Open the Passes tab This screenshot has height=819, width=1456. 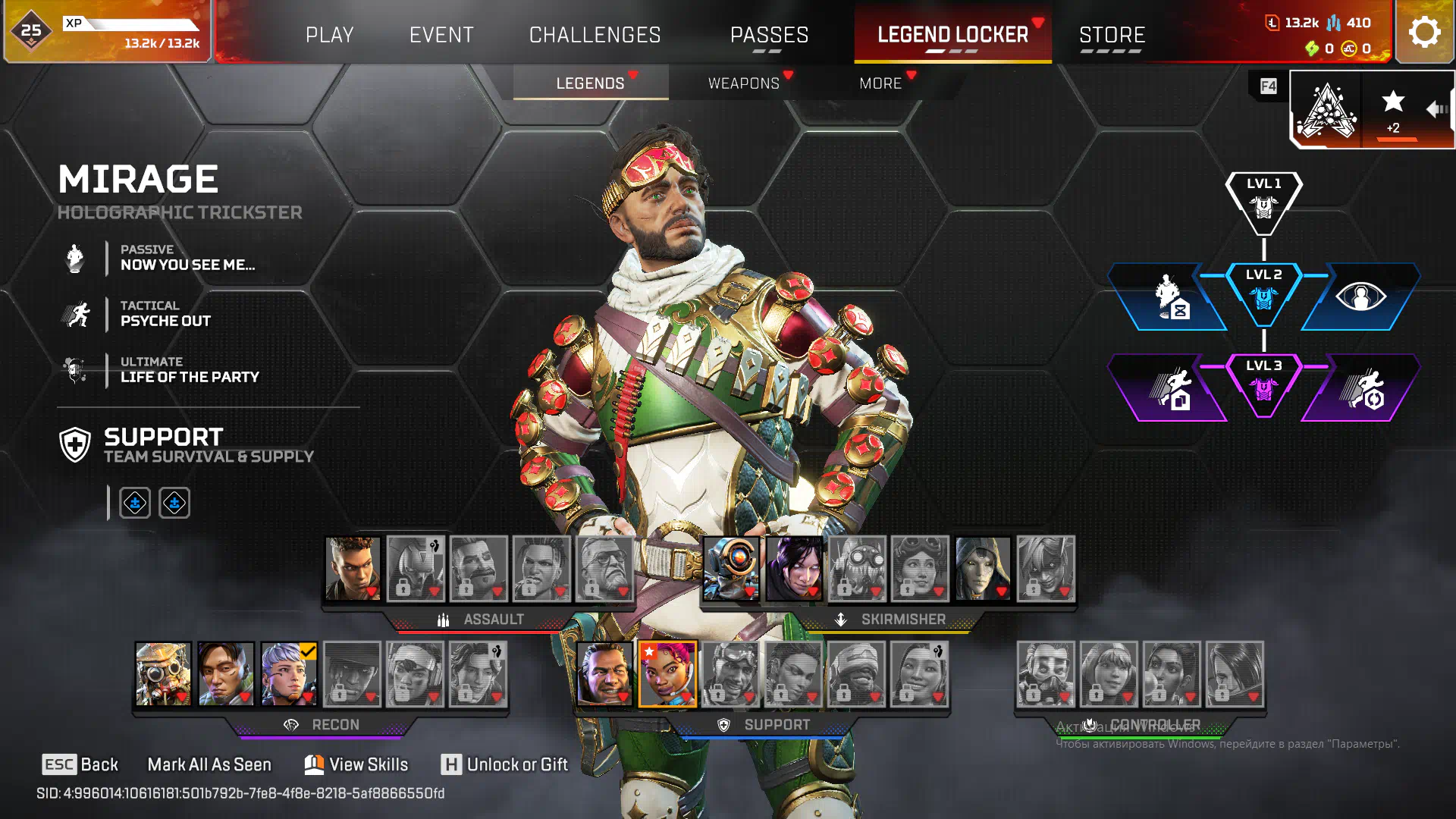[x=769, y=35]
